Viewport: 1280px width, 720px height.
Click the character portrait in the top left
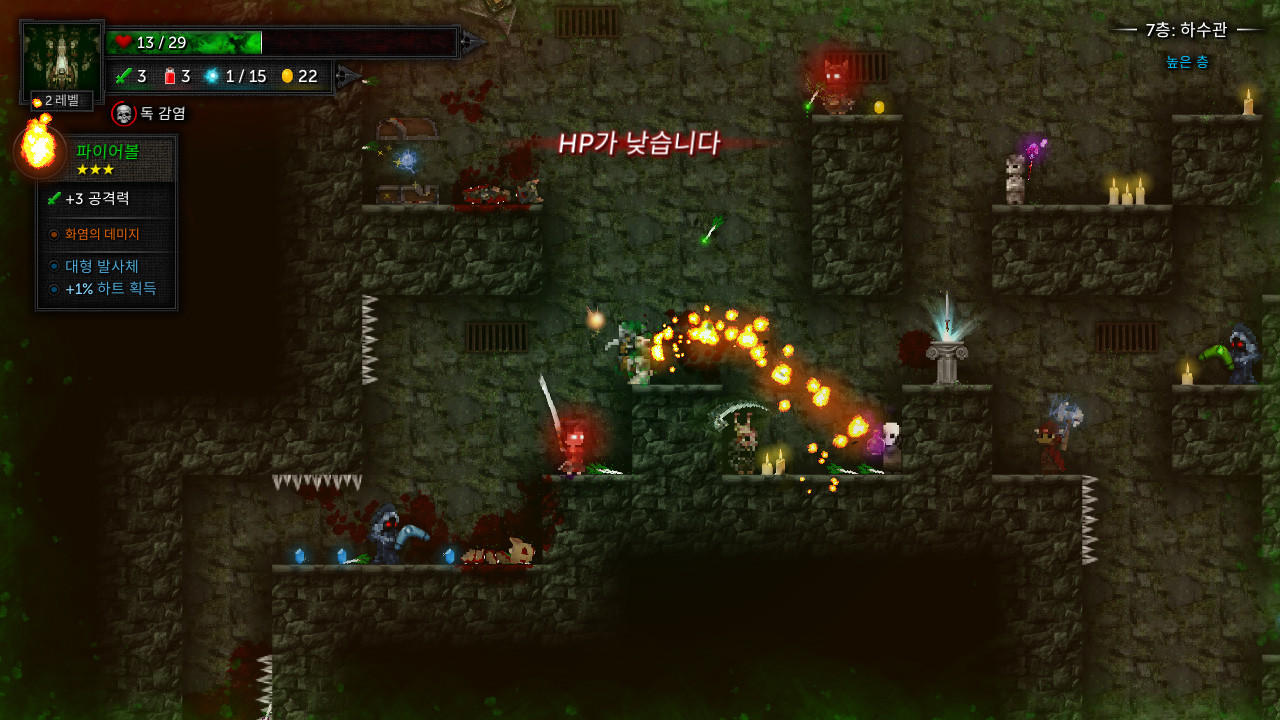point(60,55)
